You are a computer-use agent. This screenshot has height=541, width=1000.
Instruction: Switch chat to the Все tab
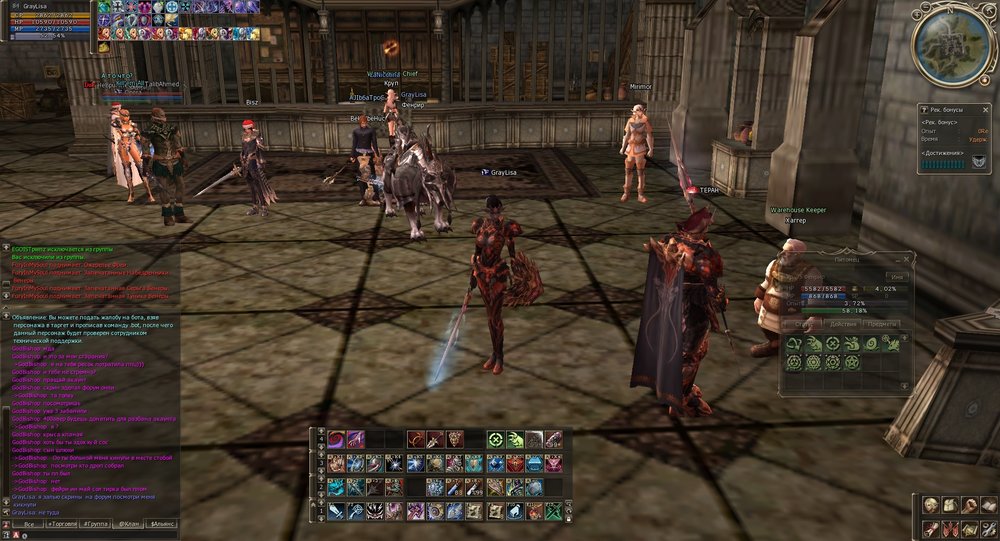click(30, 523)
